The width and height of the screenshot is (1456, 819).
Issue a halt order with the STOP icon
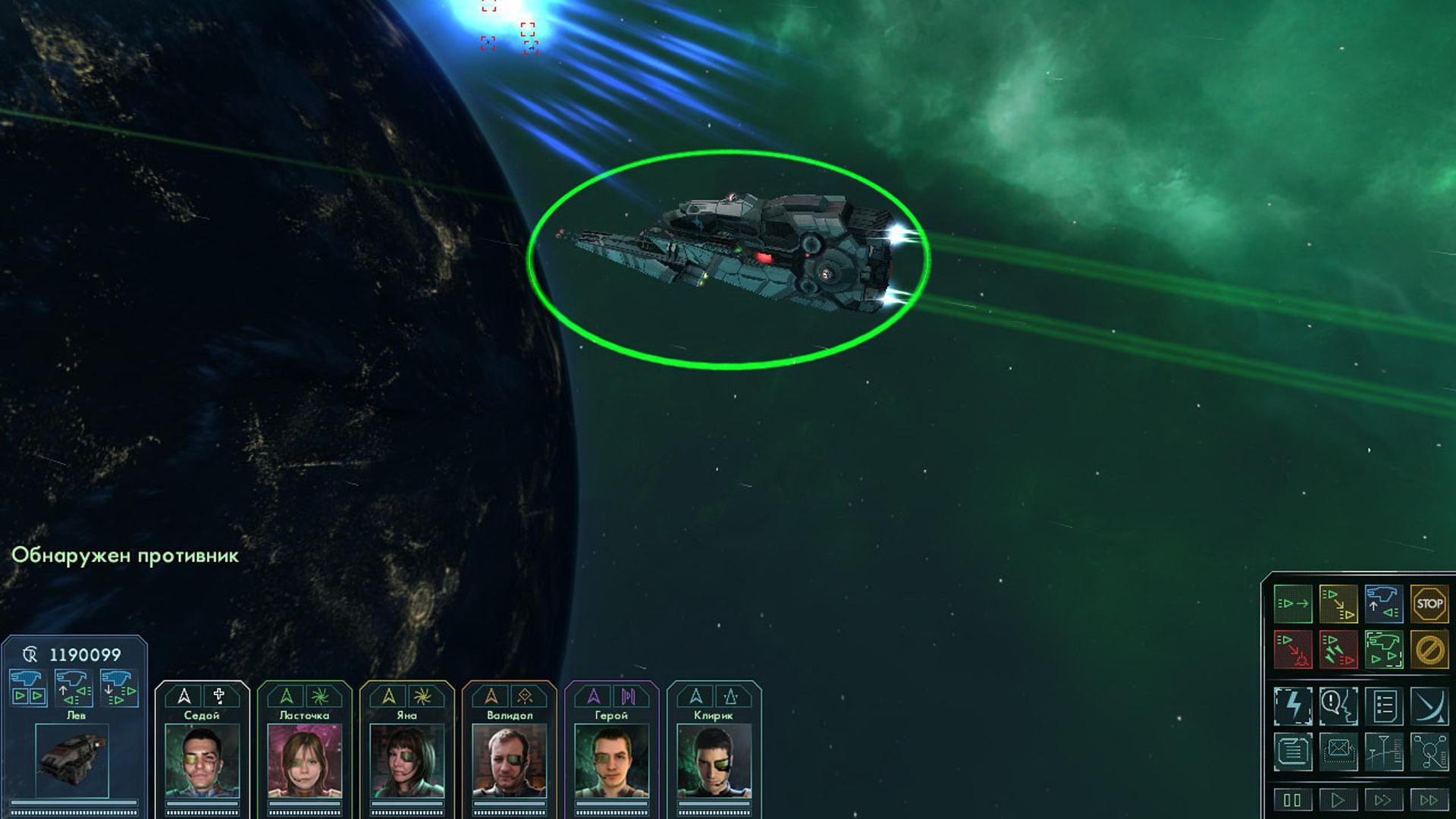(x=1429, y=604)
